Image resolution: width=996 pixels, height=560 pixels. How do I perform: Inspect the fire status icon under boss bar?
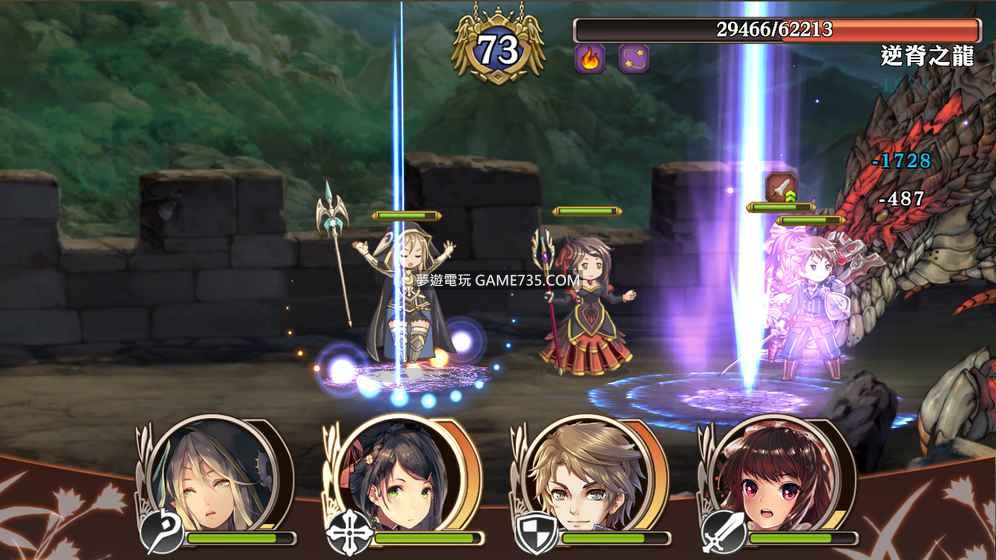point(590,58)
